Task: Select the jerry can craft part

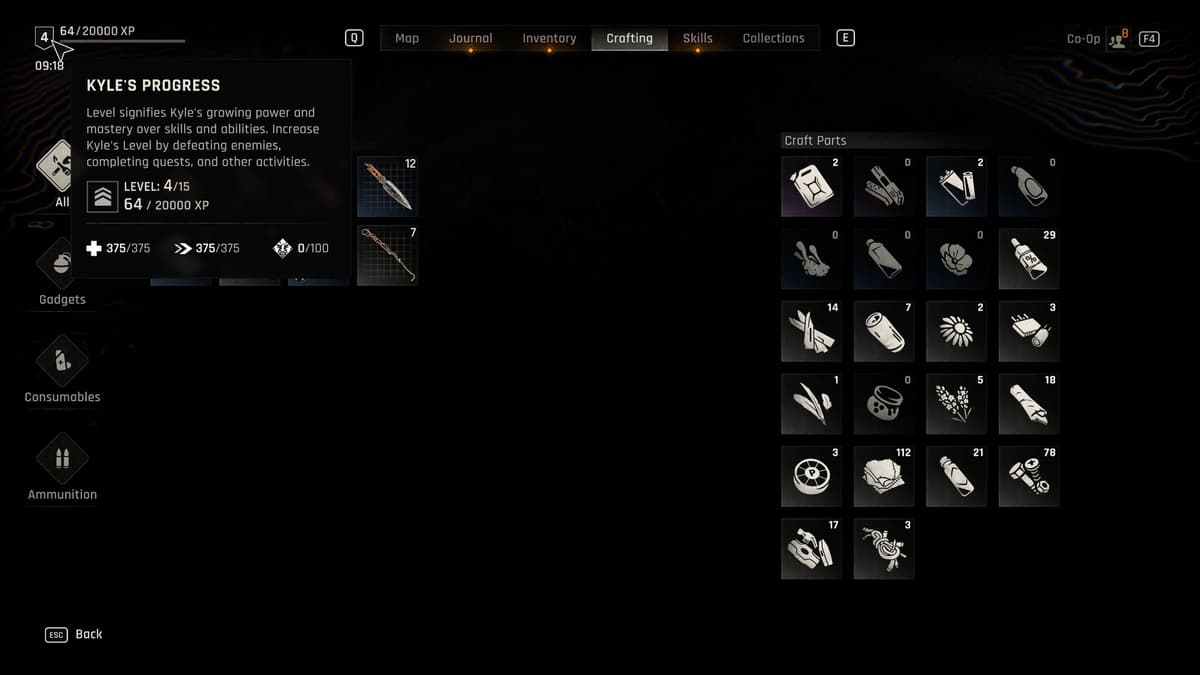Action: tap(811, 186)
